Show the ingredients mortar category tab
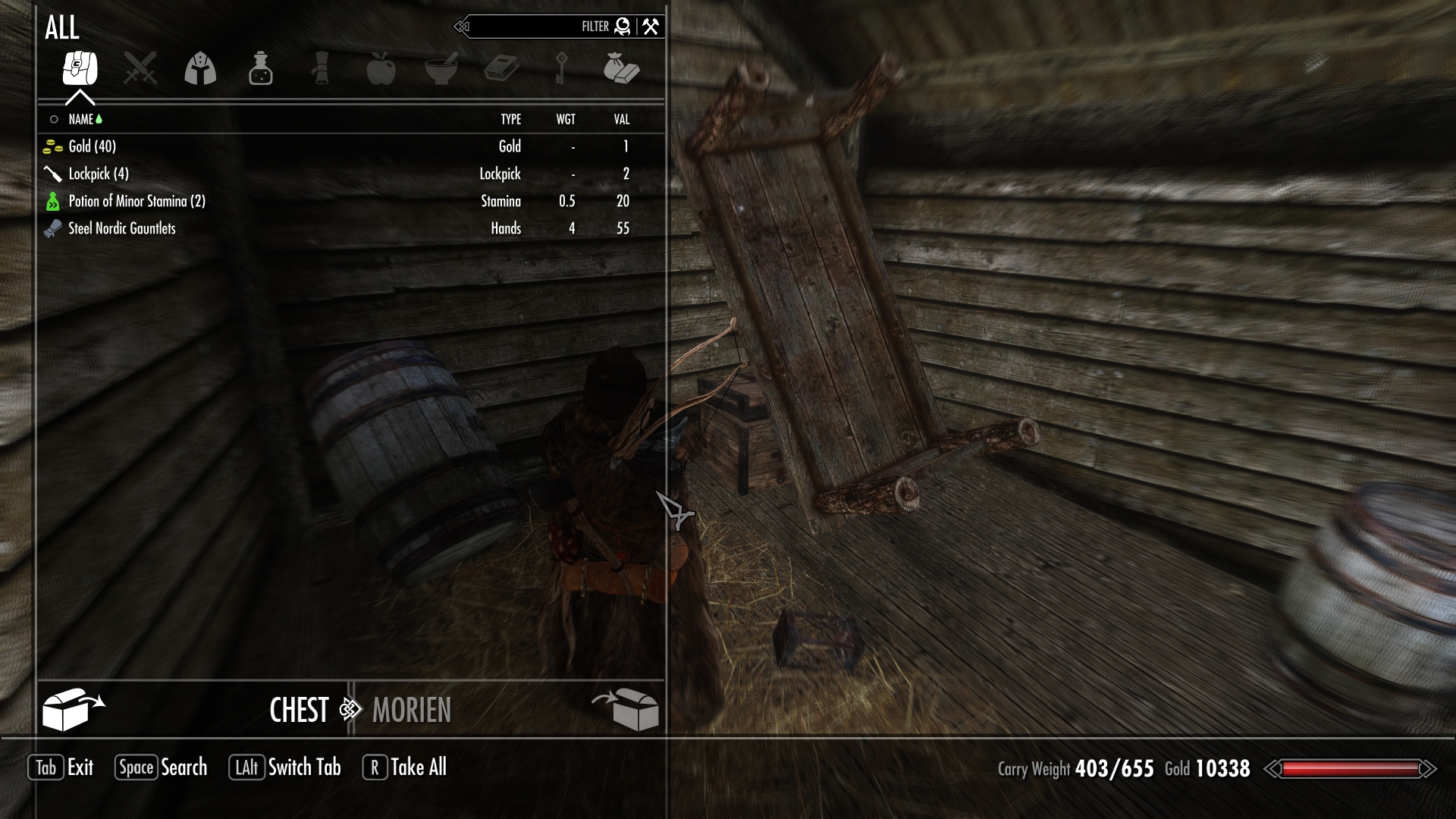1456x819 pixels. point(441,69)
